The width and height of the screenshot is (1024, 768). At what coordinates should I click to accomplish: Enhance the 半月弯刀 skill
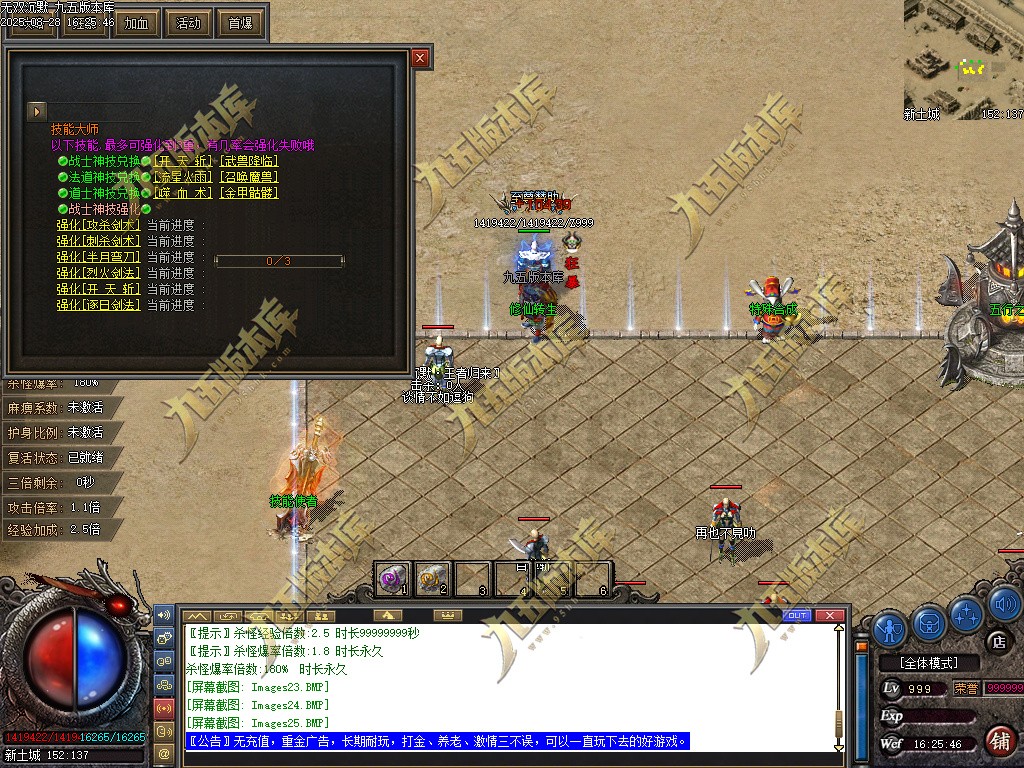(98, 257)
